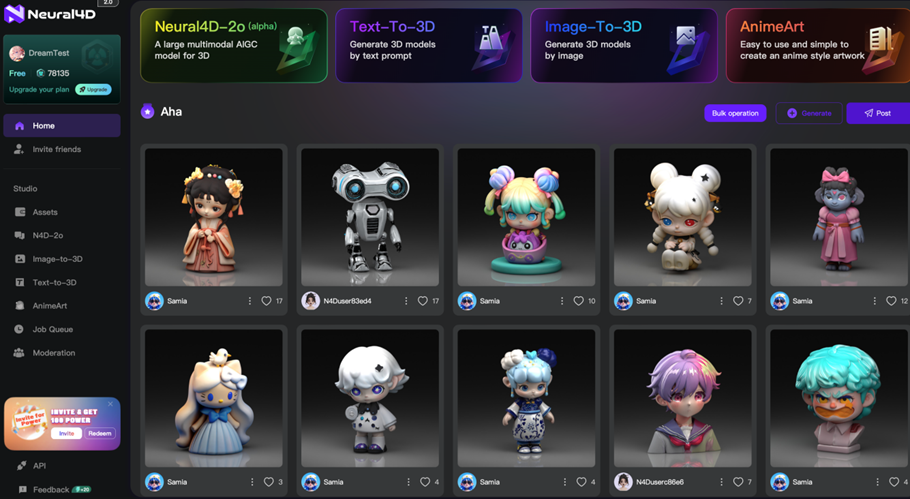
Task: Select Image-to-3D in the sidebar
Action: click(x=57, y=259)
